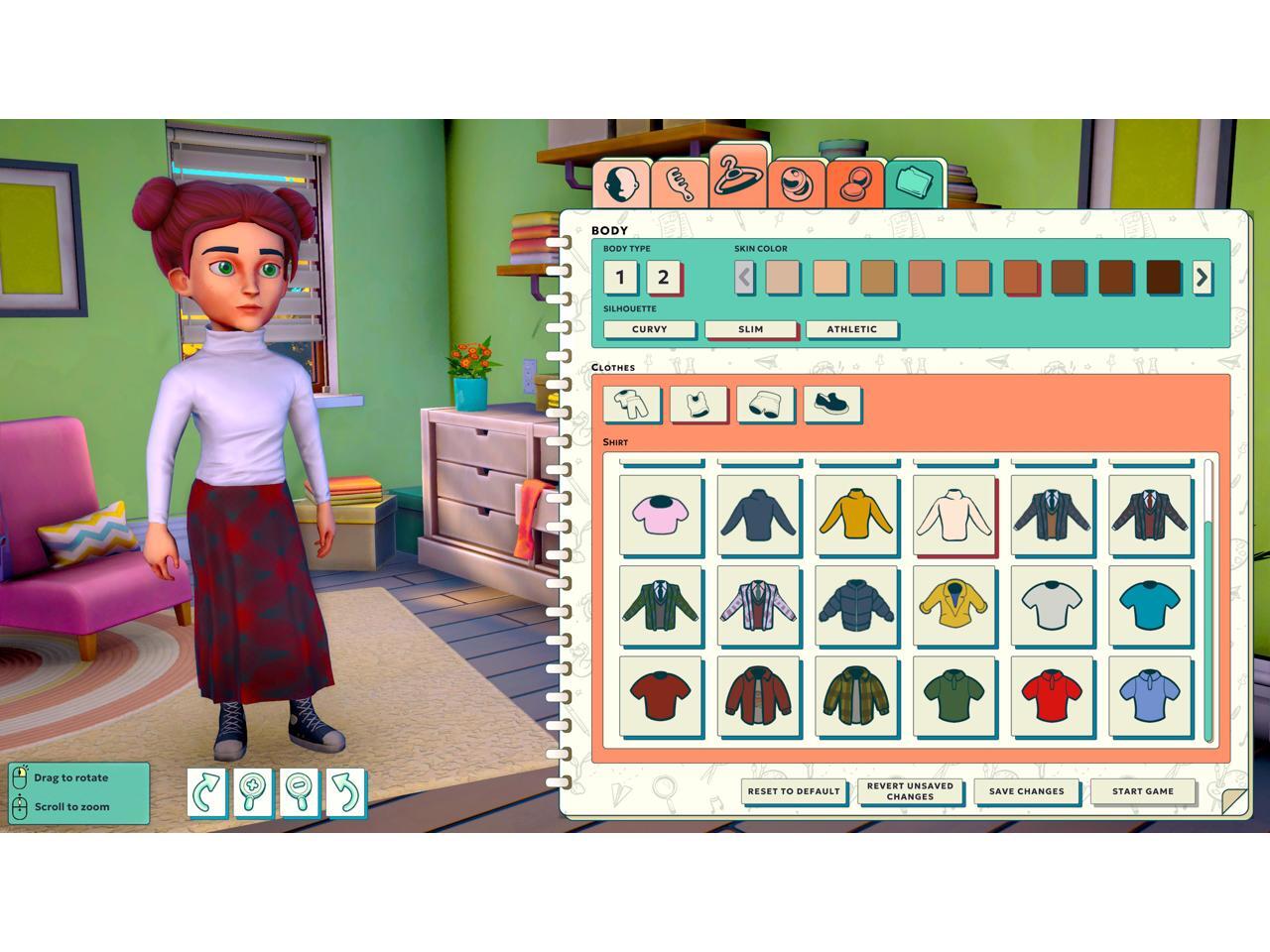Click the Save Changes button
The image size is (1270, 952).
[x=1026, y=791]
